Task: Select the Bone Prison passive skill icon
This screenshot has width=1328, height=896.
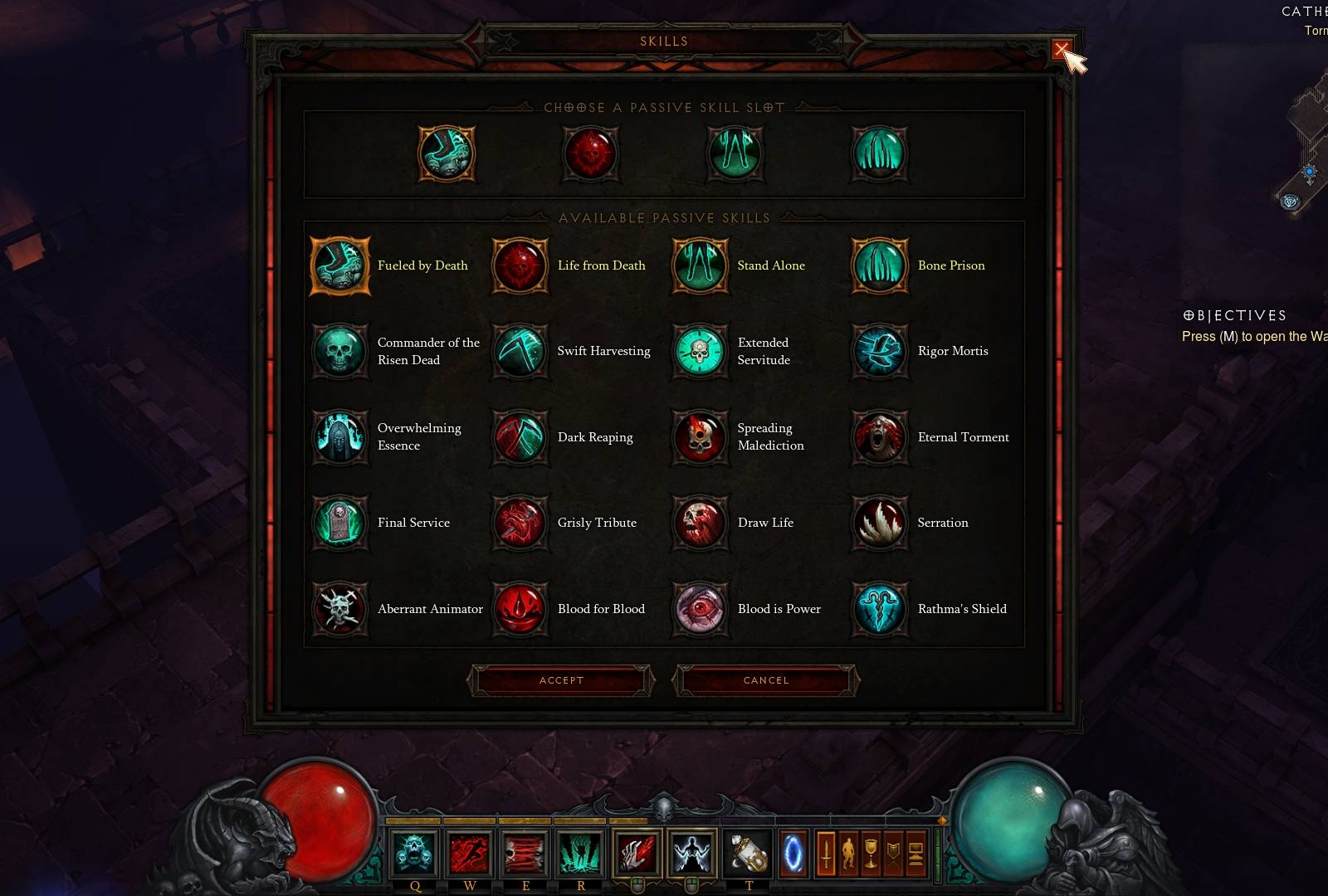Action: 879,265
